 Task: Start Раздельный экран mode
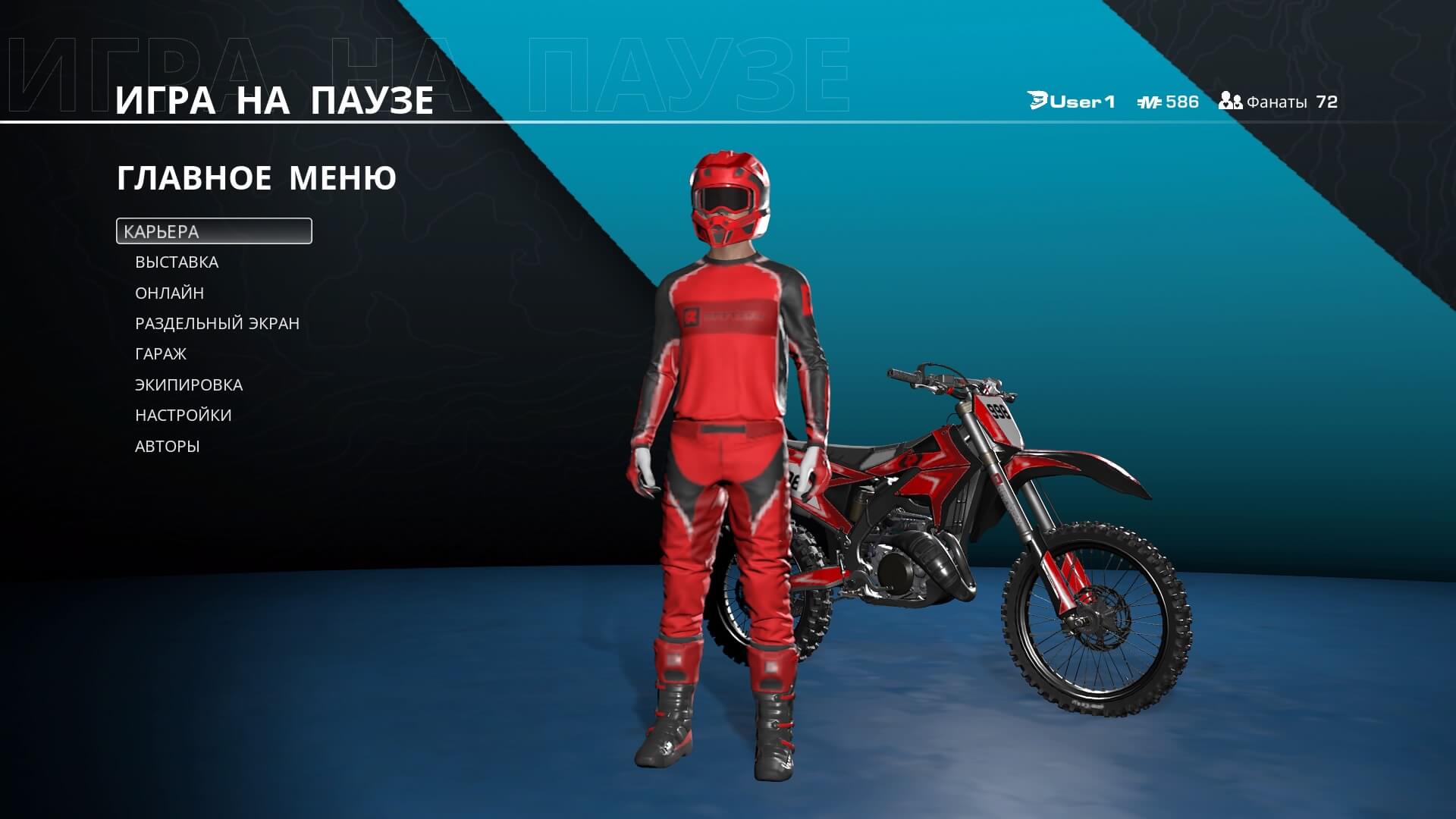tap(217, 324)
